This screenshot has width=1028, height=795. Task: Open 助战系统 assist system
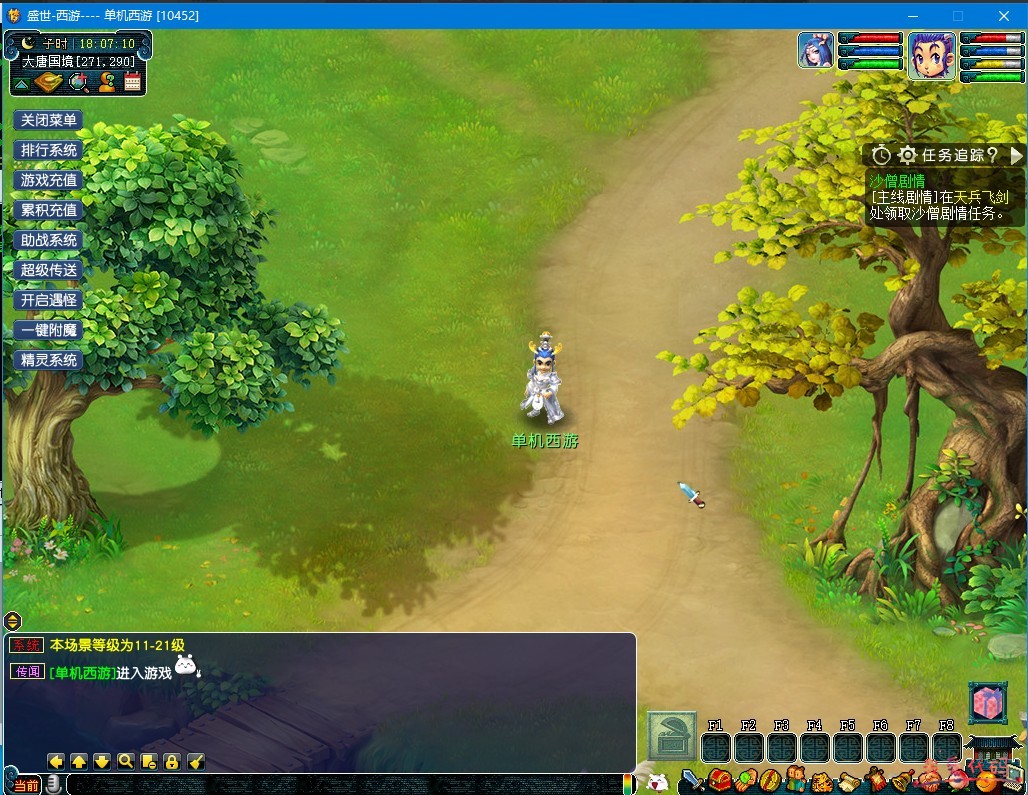coord(48,240)
